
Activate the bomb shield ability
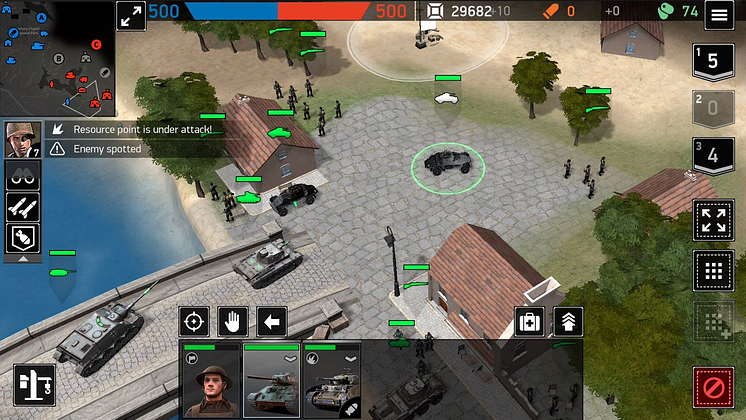22,237
